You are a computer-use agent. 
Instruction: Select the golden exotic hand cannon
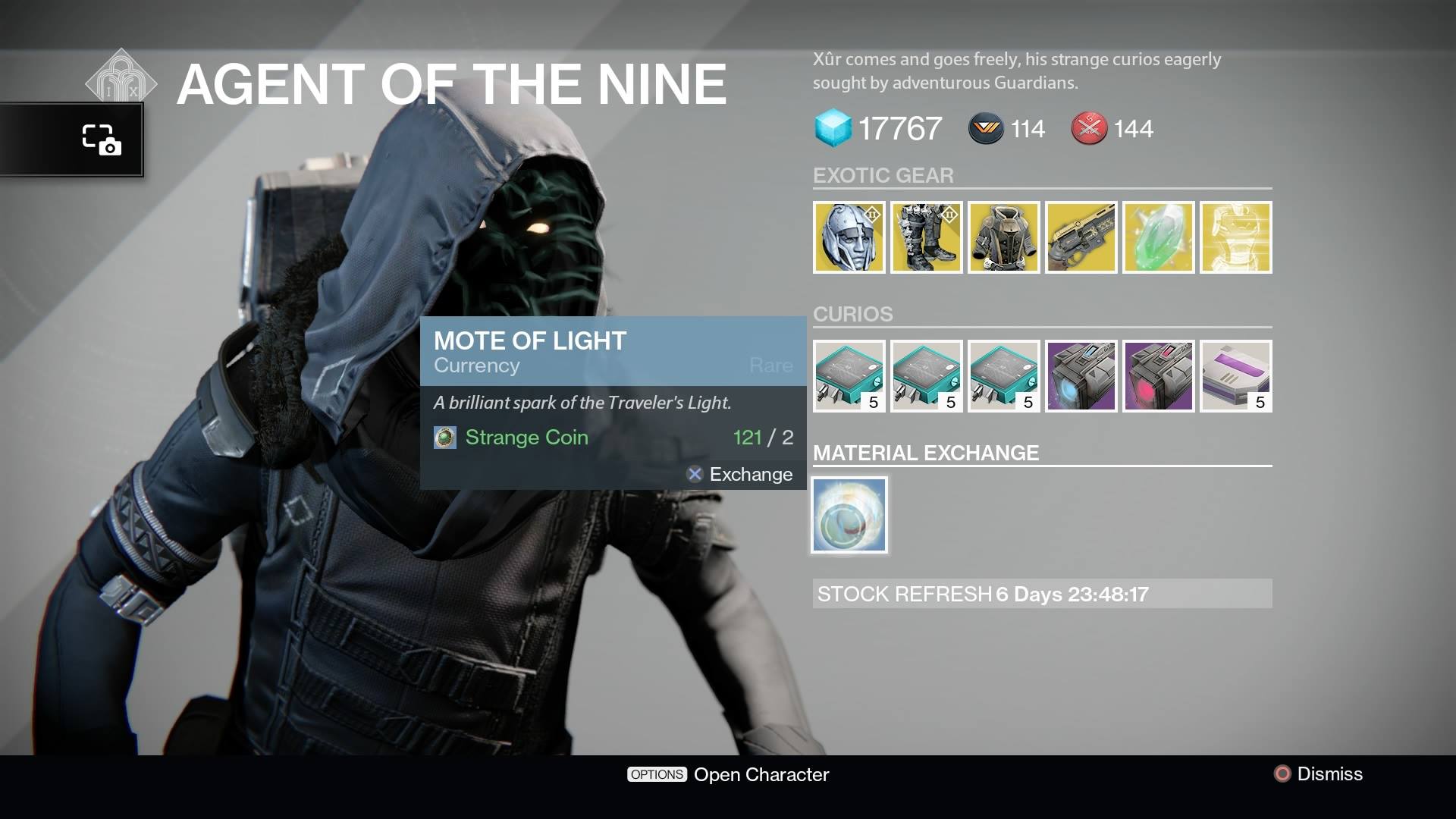(x=1081, y=237)
